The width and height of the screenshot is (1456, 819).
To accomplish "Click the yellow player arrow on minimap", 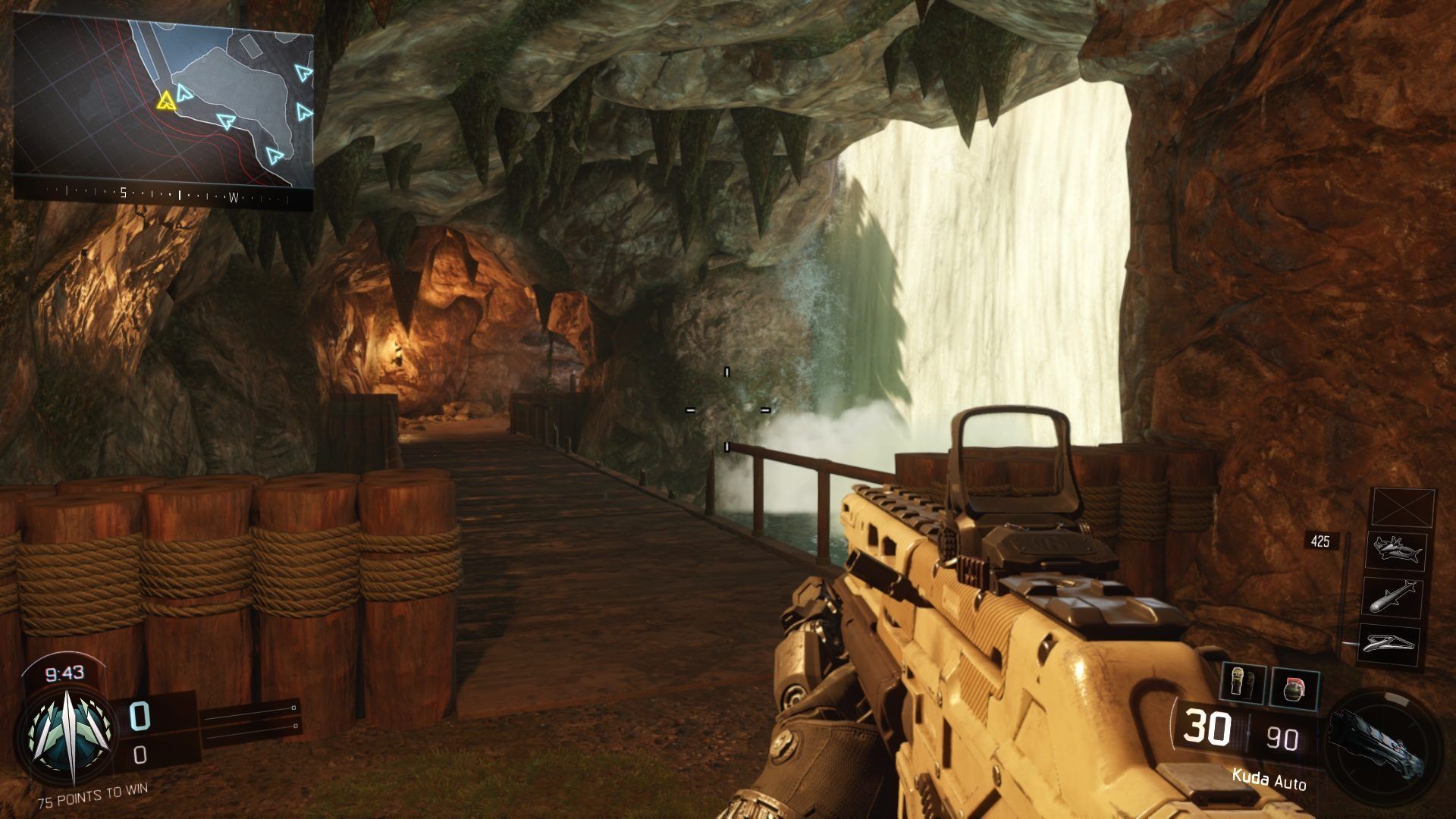I will [x=165, y=100].
